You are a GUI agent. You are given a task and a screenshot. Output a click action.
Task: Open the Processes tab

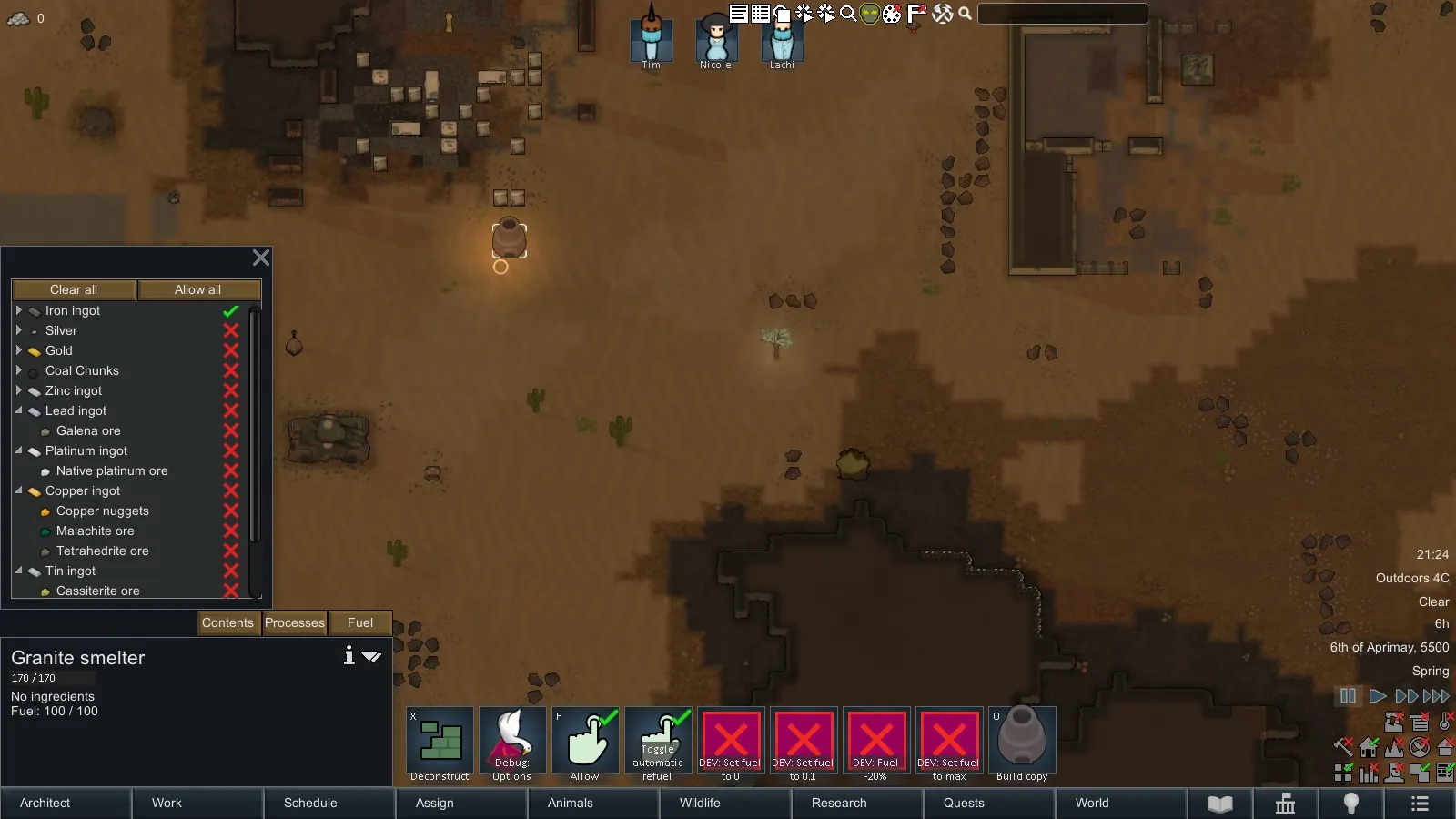(x=295, y=623)
